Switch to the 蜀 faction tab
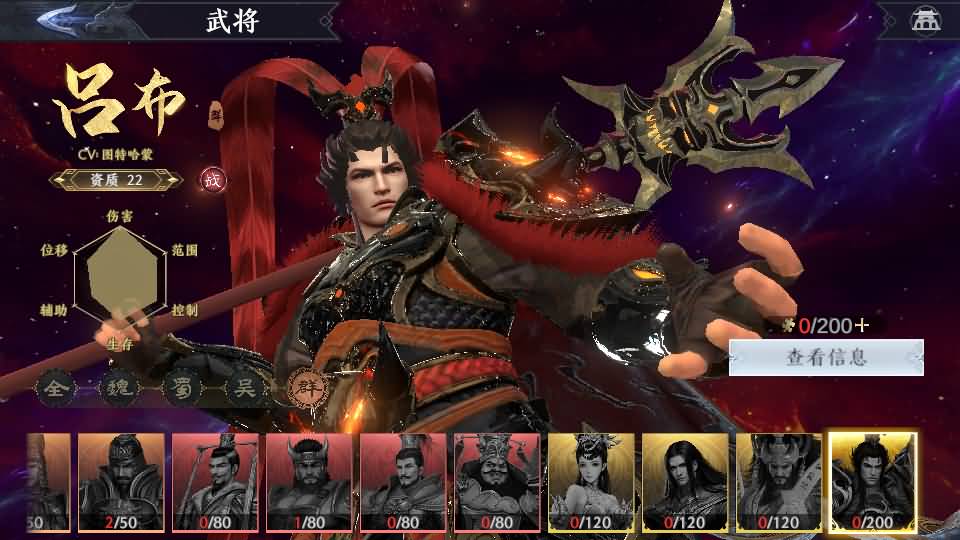Viewport: 960px width, 540px height. (x=179, y=387)
